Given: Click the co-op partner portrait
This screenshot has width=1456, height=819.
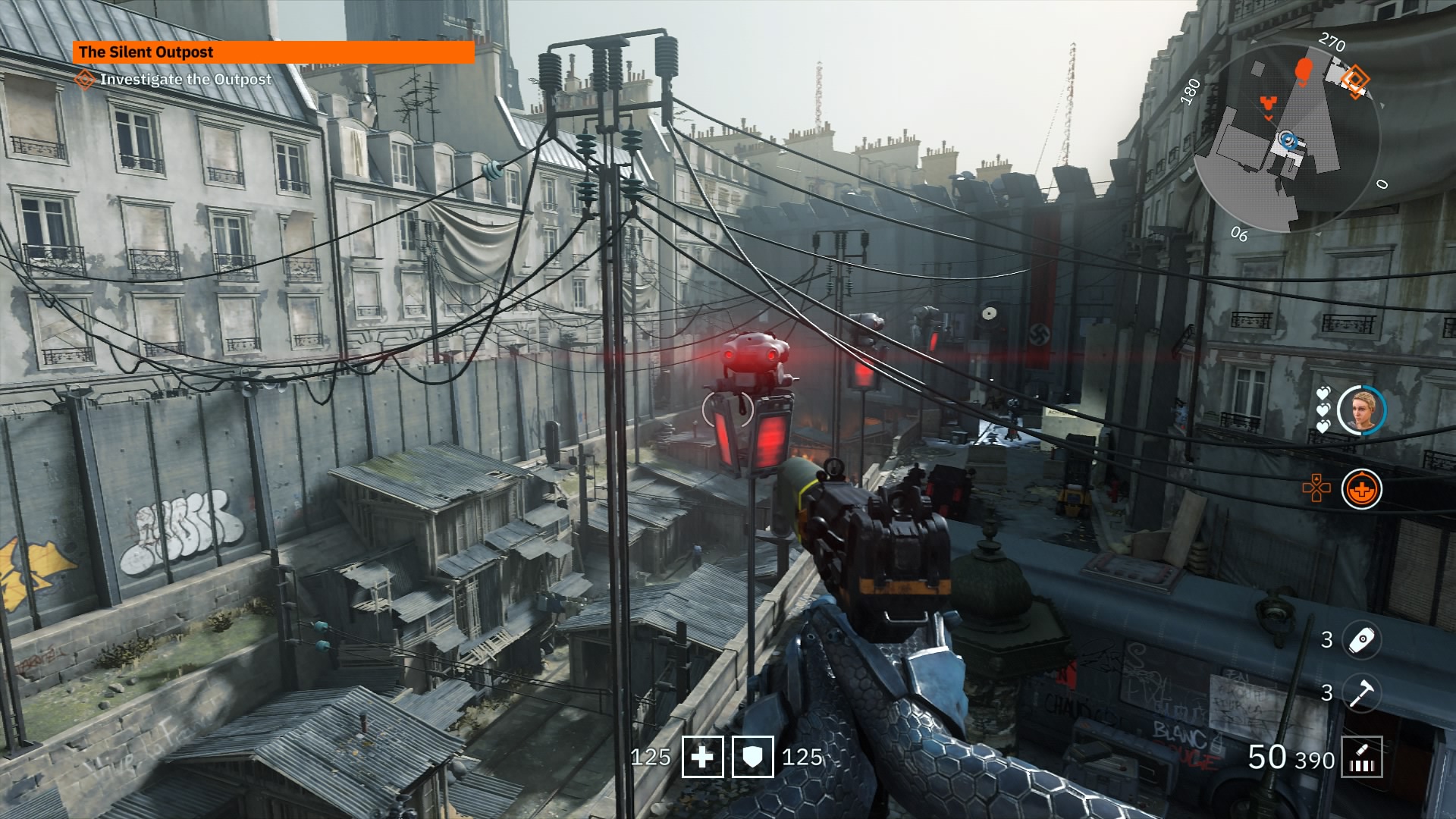Looking at the screenshot, I should pos(1361,410).
